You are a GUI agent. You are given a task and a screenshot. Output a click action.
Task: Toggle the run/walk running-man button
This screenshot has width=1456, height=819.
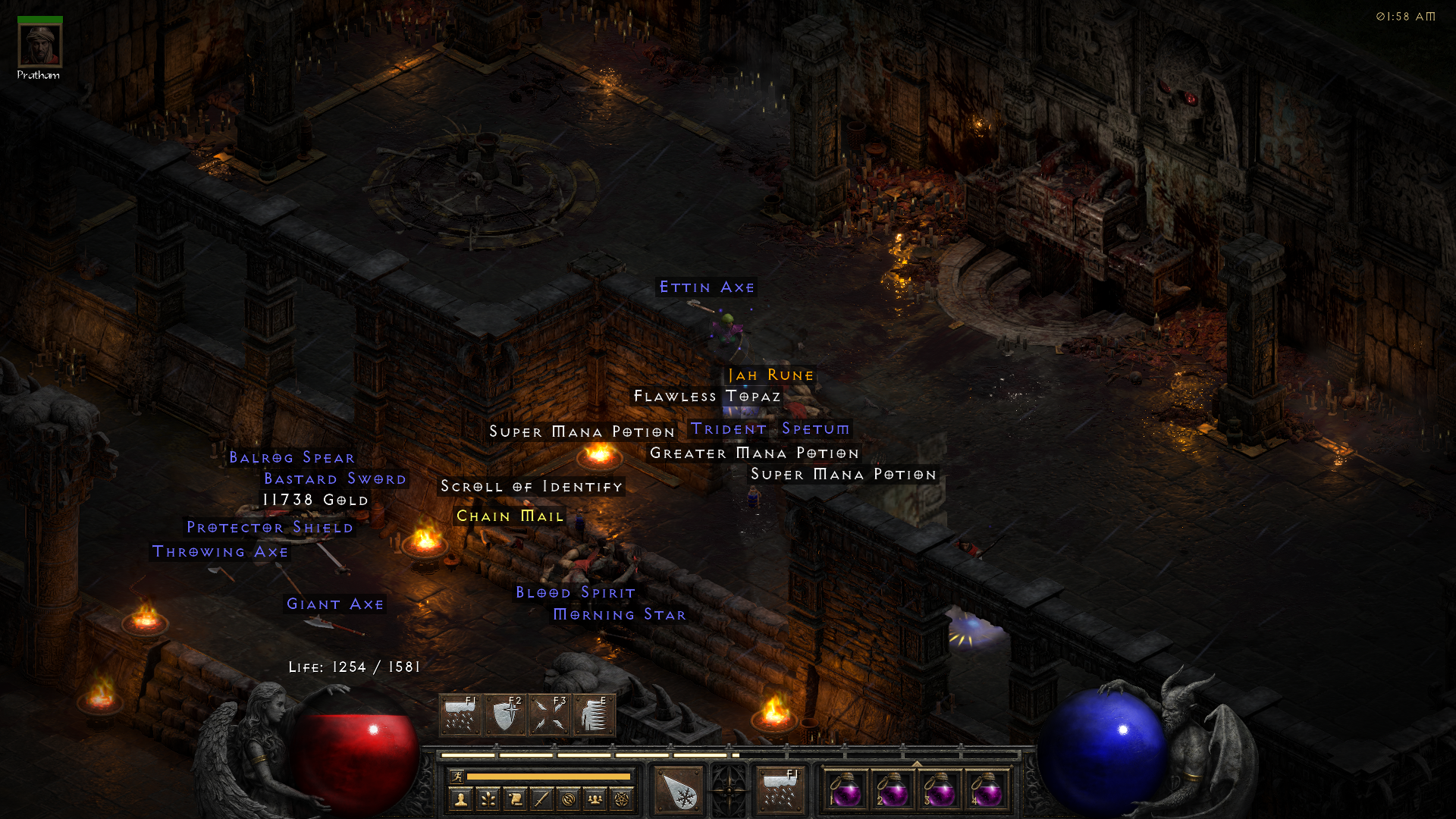click(457, 777)
